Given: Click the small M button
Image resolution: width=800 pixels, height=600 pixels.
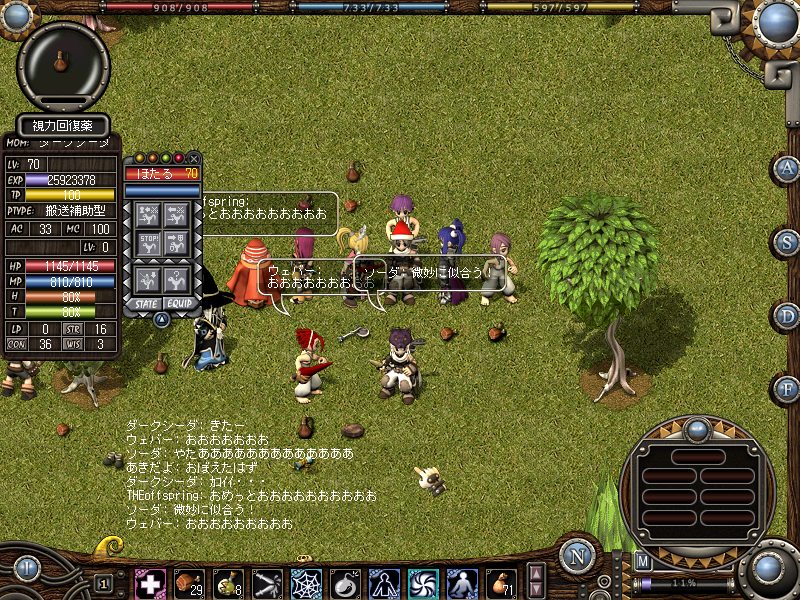Looking at the screenshot, I should pyautogui.click(x=643, y=561).
